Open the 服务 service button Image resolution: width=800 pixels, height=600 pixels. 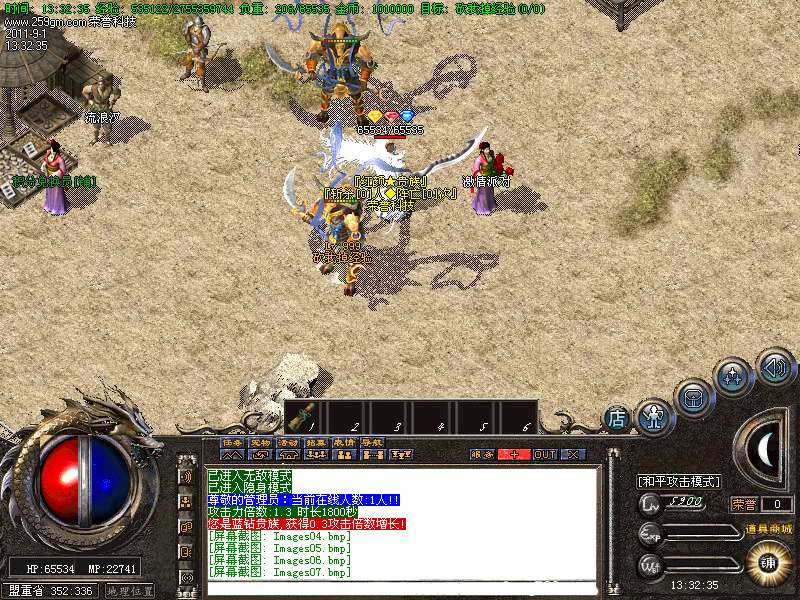[x=482, y=454]
